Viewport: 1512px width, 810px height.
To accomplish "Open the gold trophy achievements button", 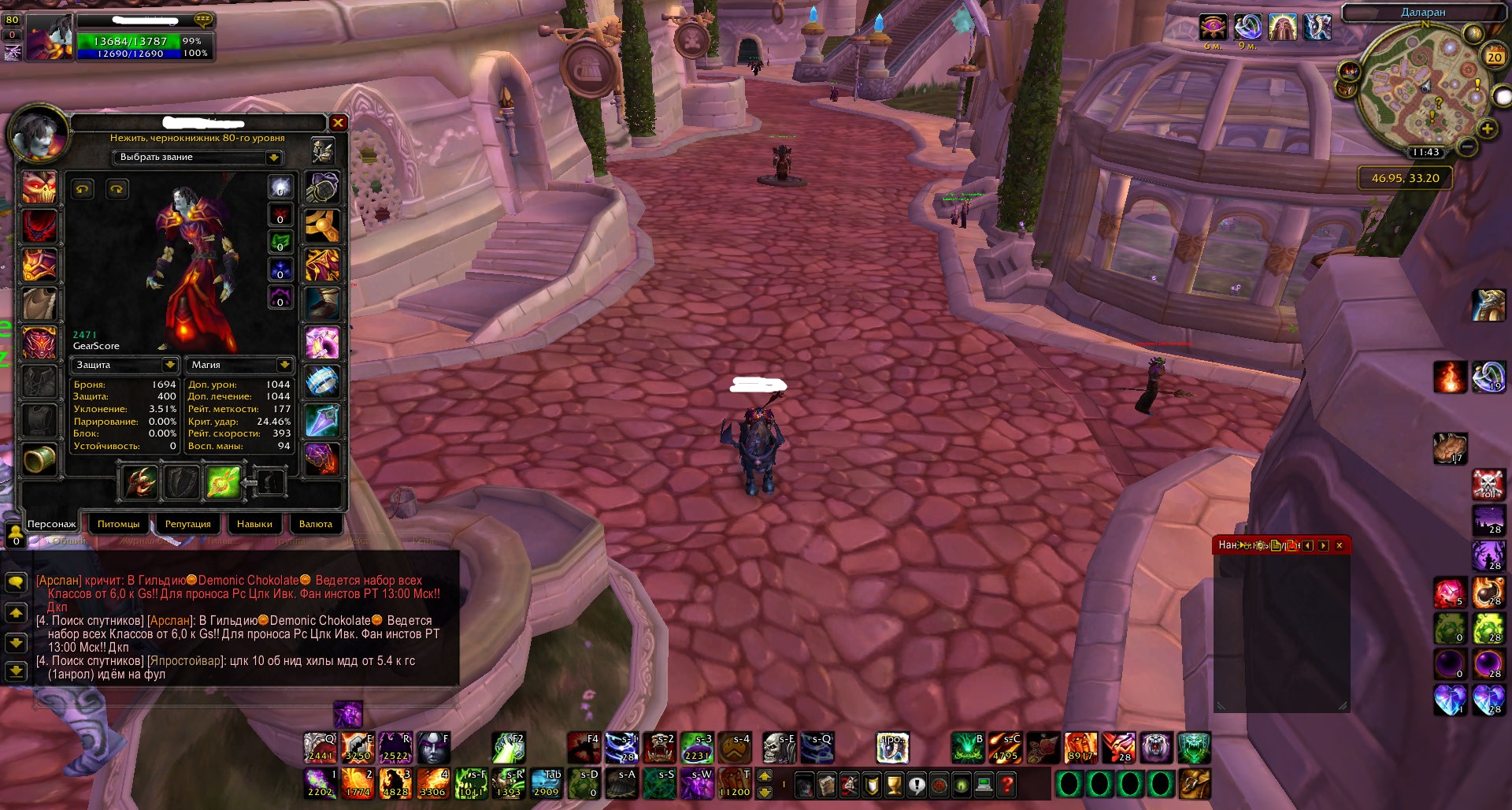I will (x=894, y=785).
